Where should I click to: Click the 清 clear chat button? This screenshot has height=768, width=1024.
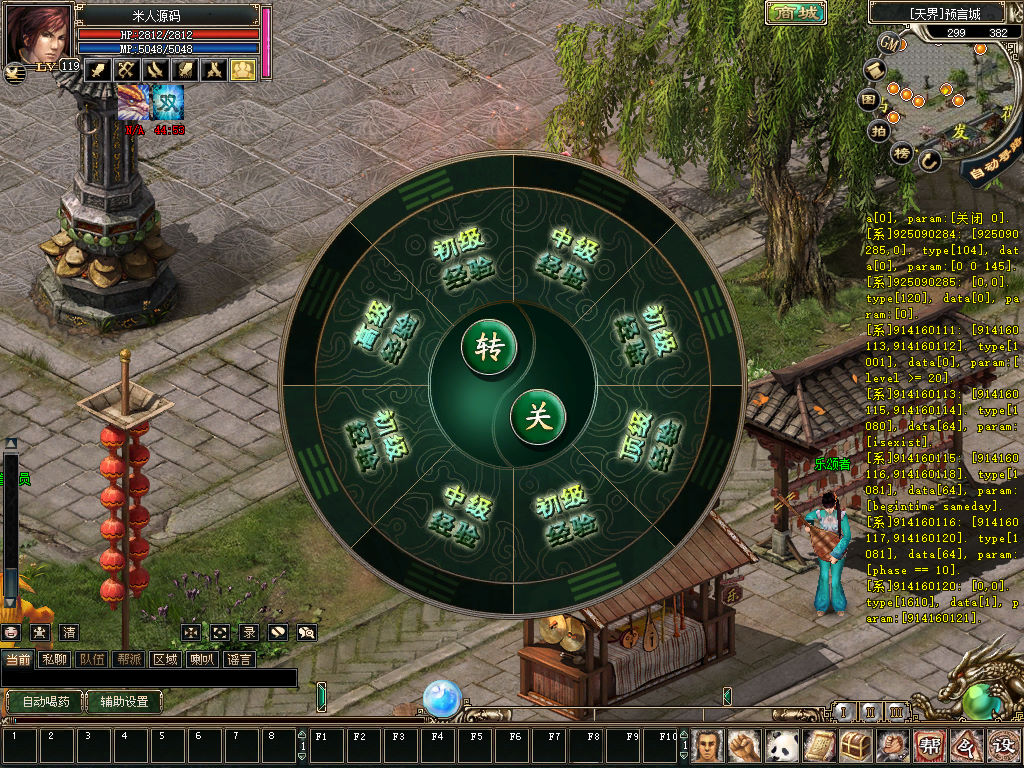click(x=68, y=632)
